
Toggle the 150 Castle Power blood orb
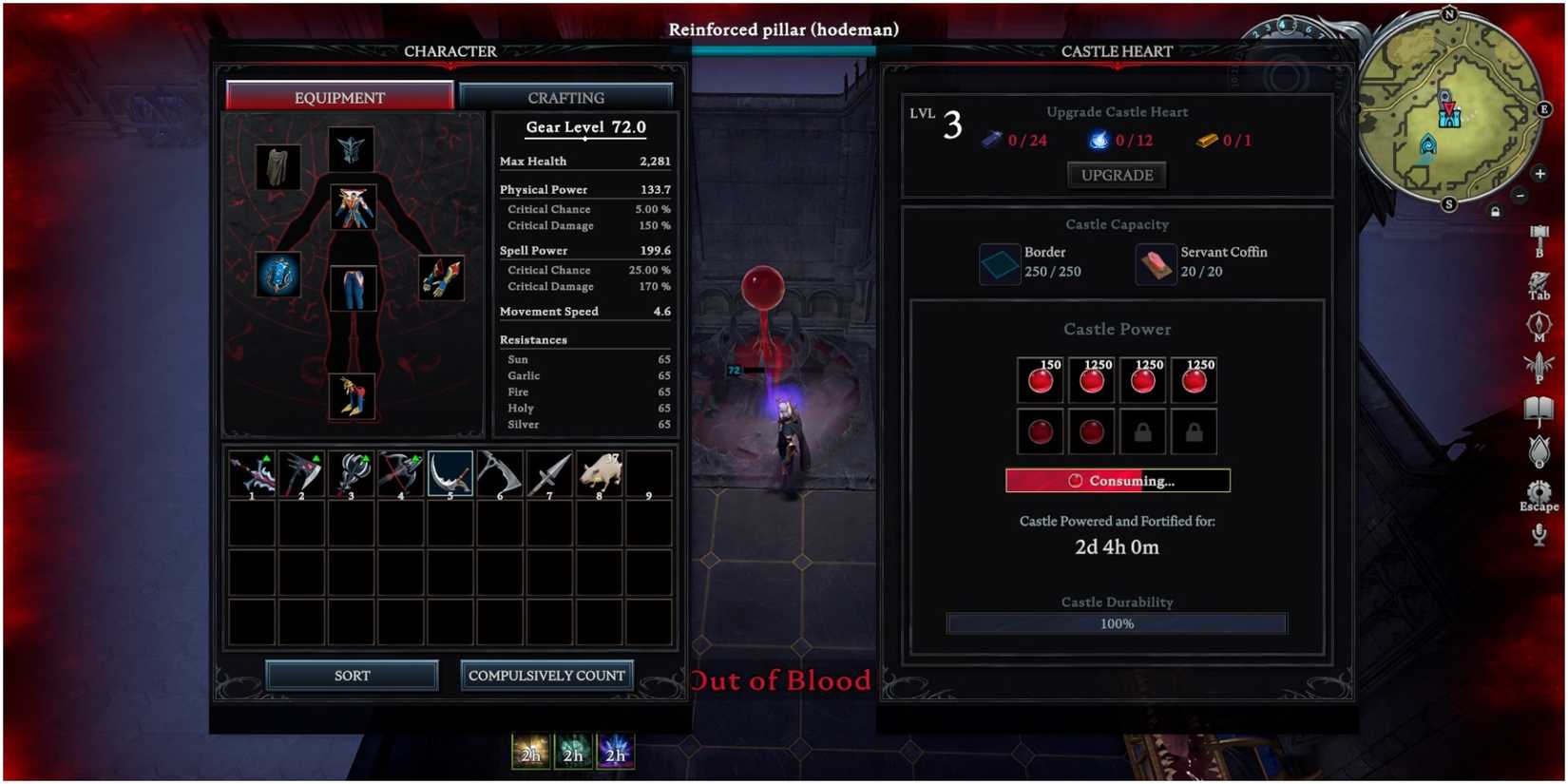click(1040, 379)
